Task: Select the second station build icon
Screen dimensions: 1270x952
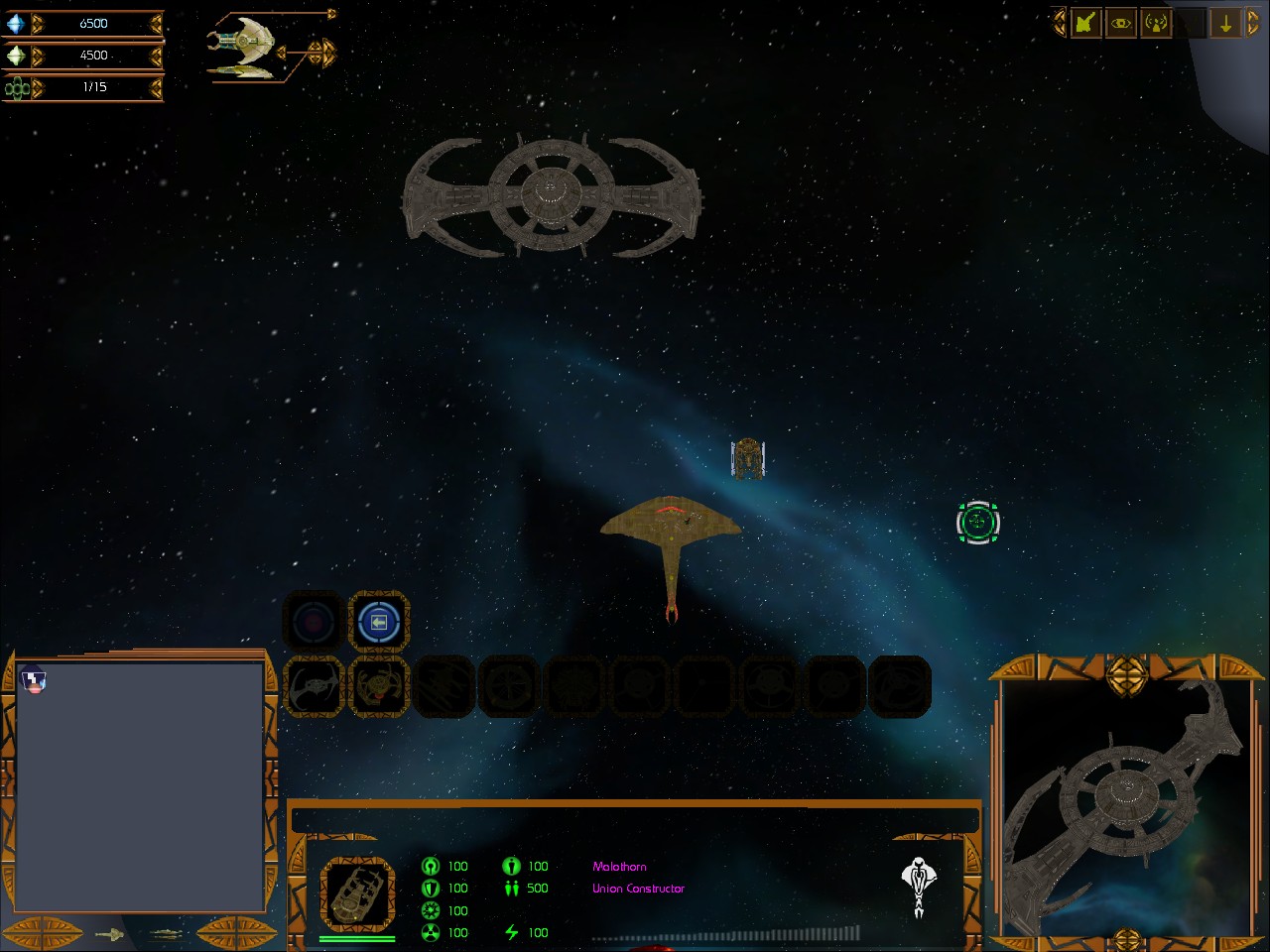Action: point(378,685)
